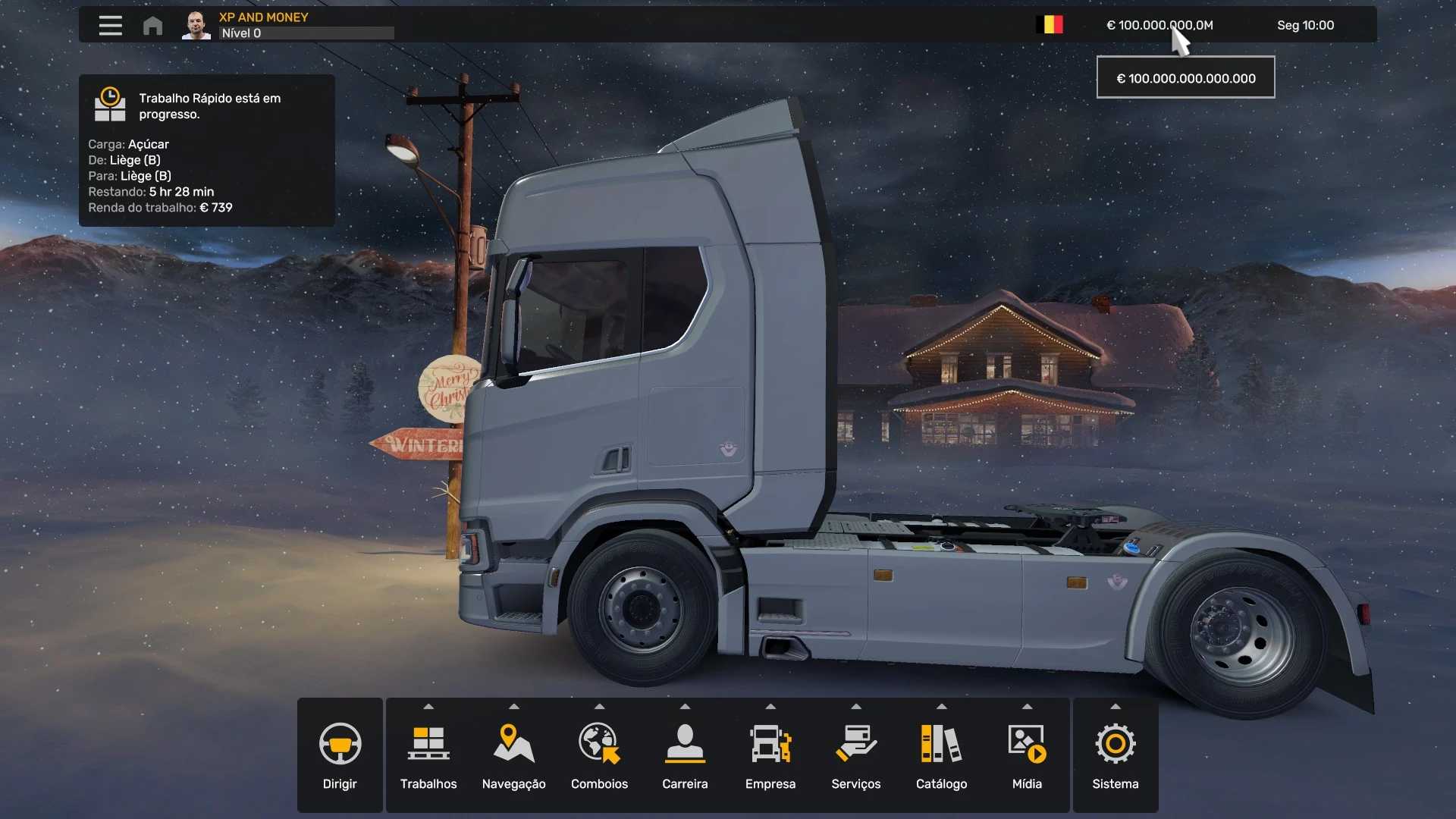This screenshot has width=1456, height=819.
Task: Open the Trabalhos jobs menu
Action: (x=428, y=755)
